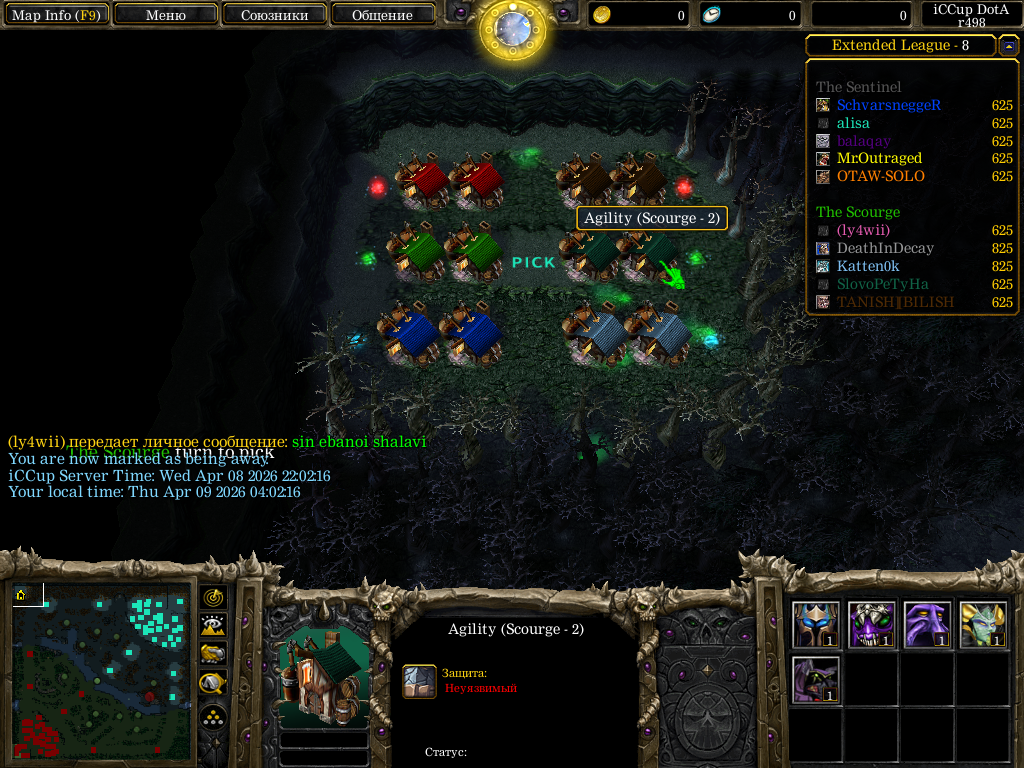This screenshot has height=768, width=1024.
Task: Toggle the formation movement button
Action: pos(213,717)
